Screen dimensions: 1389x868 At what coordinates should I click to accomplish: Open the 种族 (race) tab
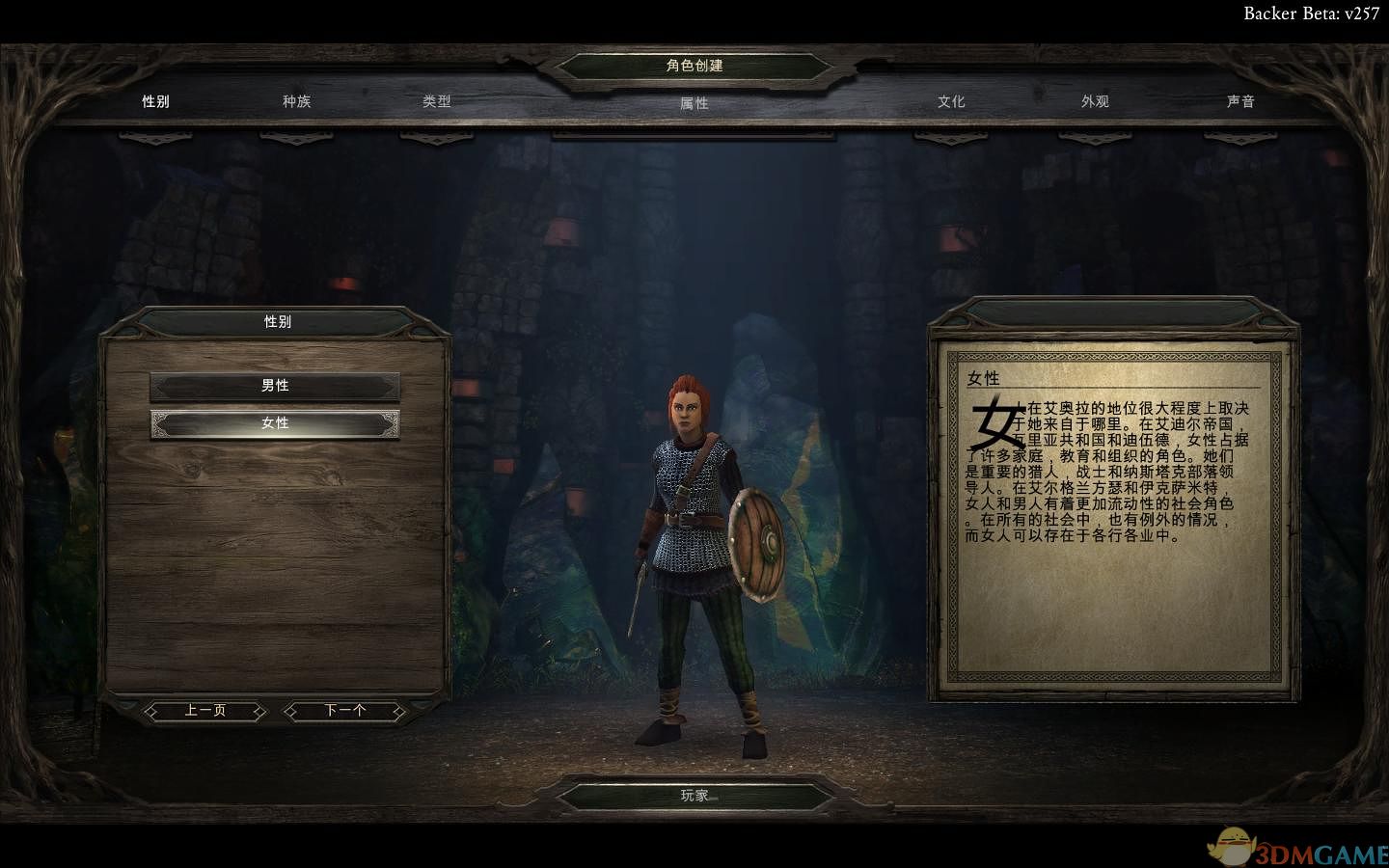(x=296, y=101)
